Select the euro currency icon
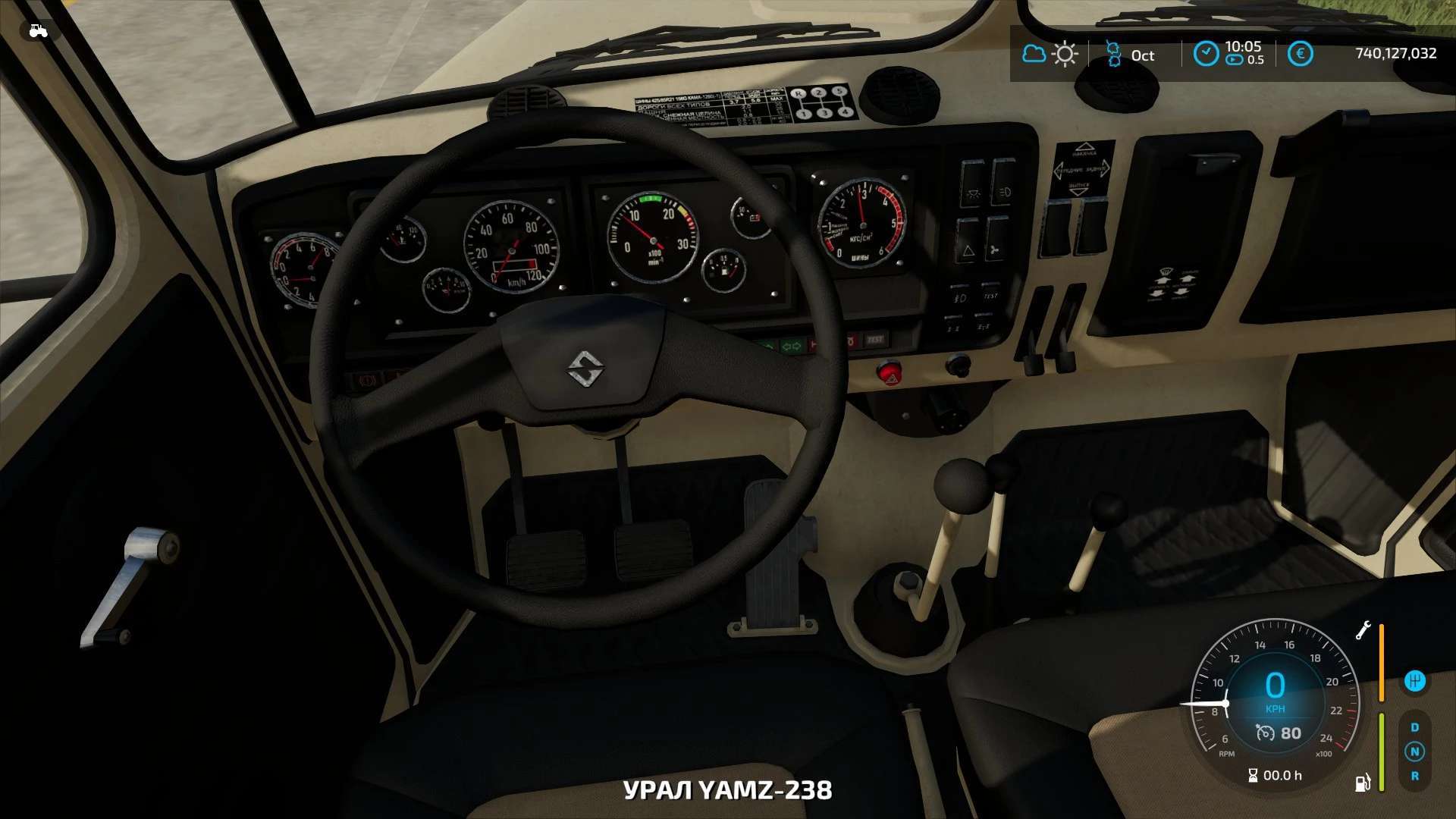The image size is (1456, 819). pyautogui.click(x=1300, y=54)
